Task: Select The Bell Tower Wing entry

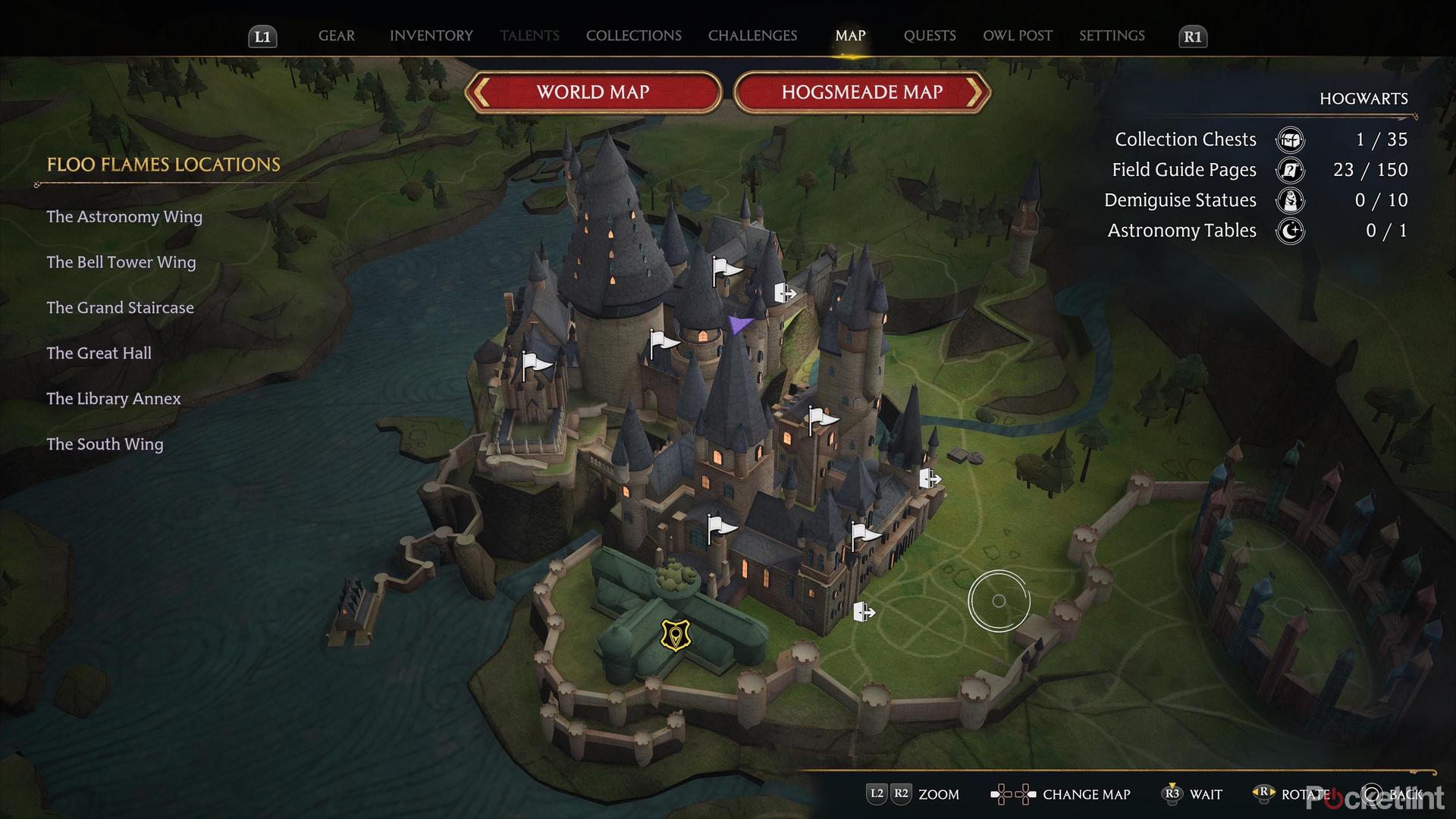Action: 121,262
